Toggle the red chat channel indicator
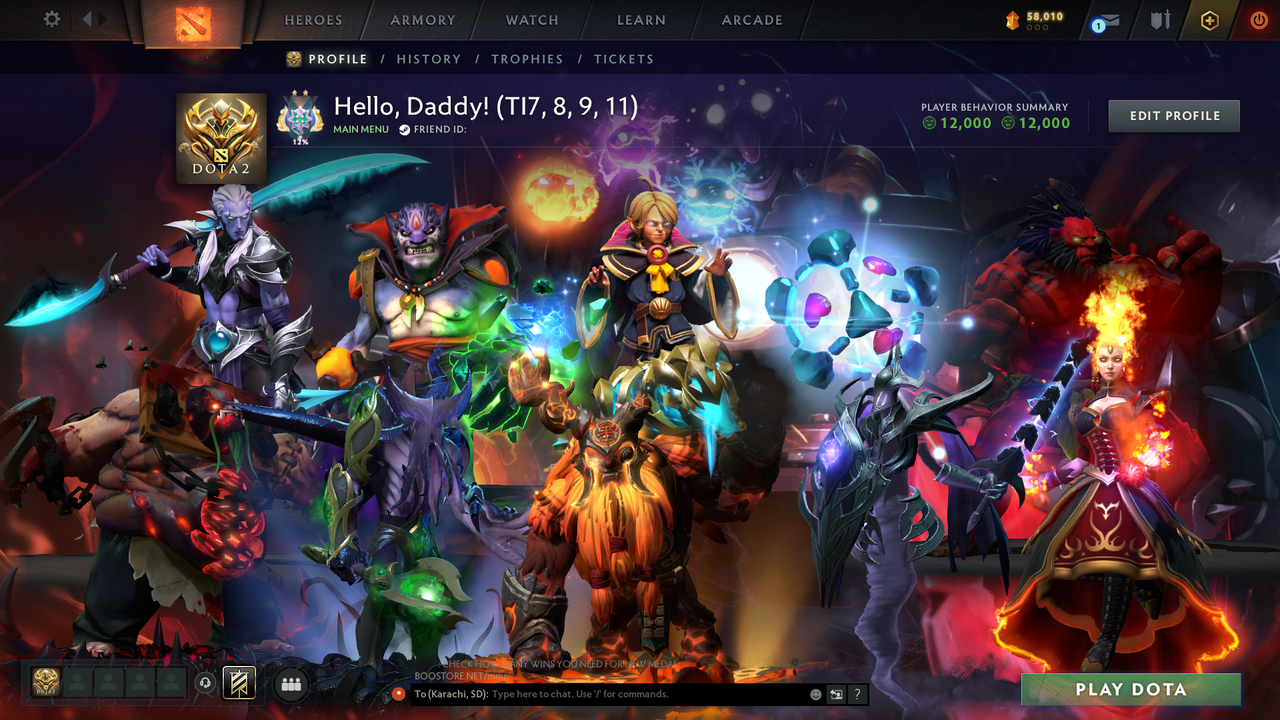This screenshot has width=1280, height=720. pos(401,694)
